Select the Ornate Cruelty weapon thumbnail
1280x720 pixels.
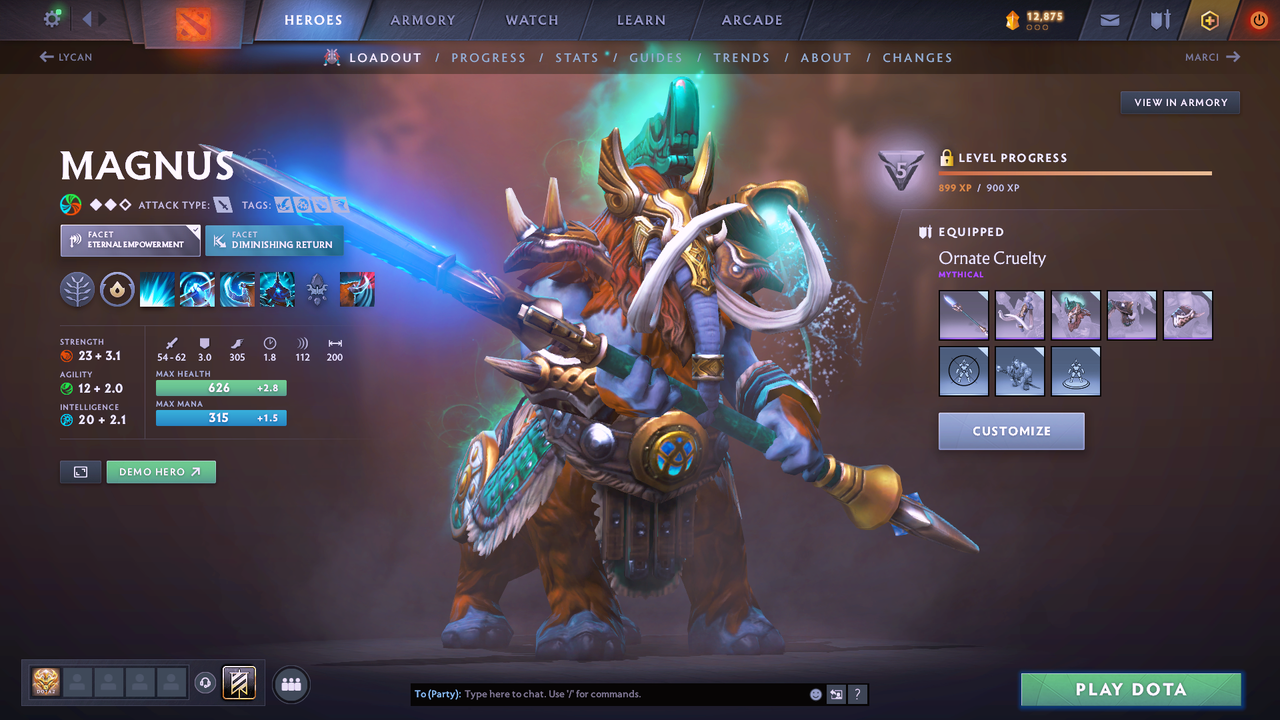tap(963, 315)
